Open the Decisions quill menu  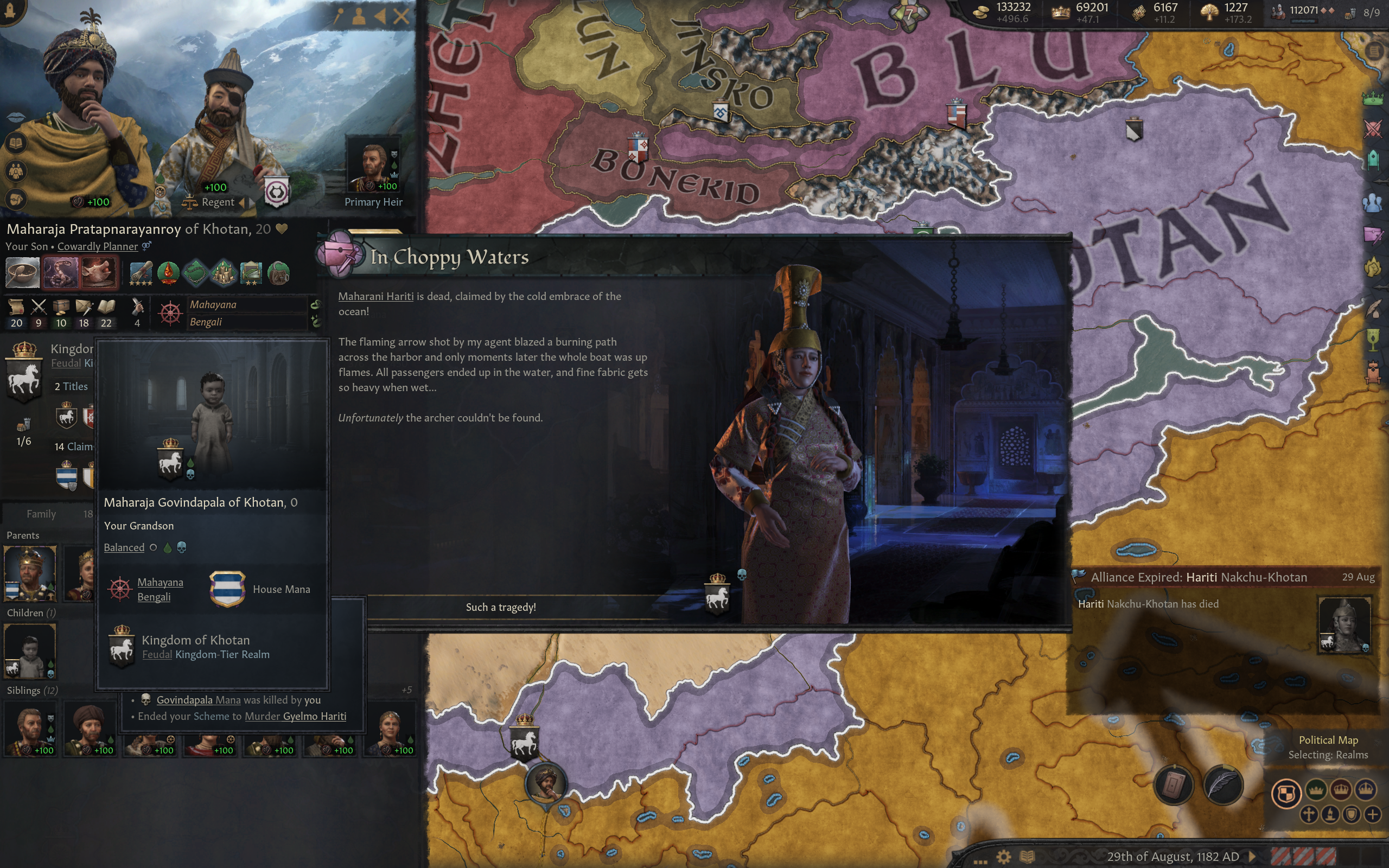pyautogui.click(x=1372, y=309)
